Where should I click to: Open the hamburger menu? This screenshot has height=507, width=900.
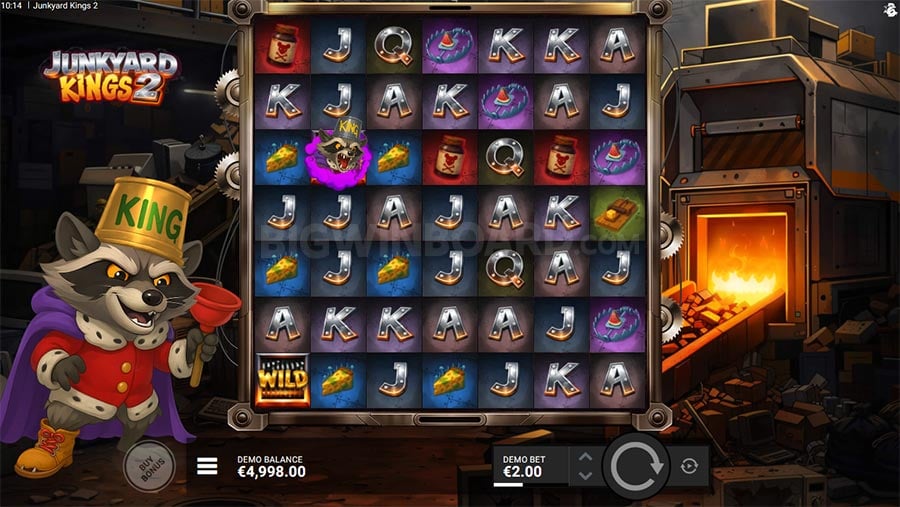(x=208, y=466)
